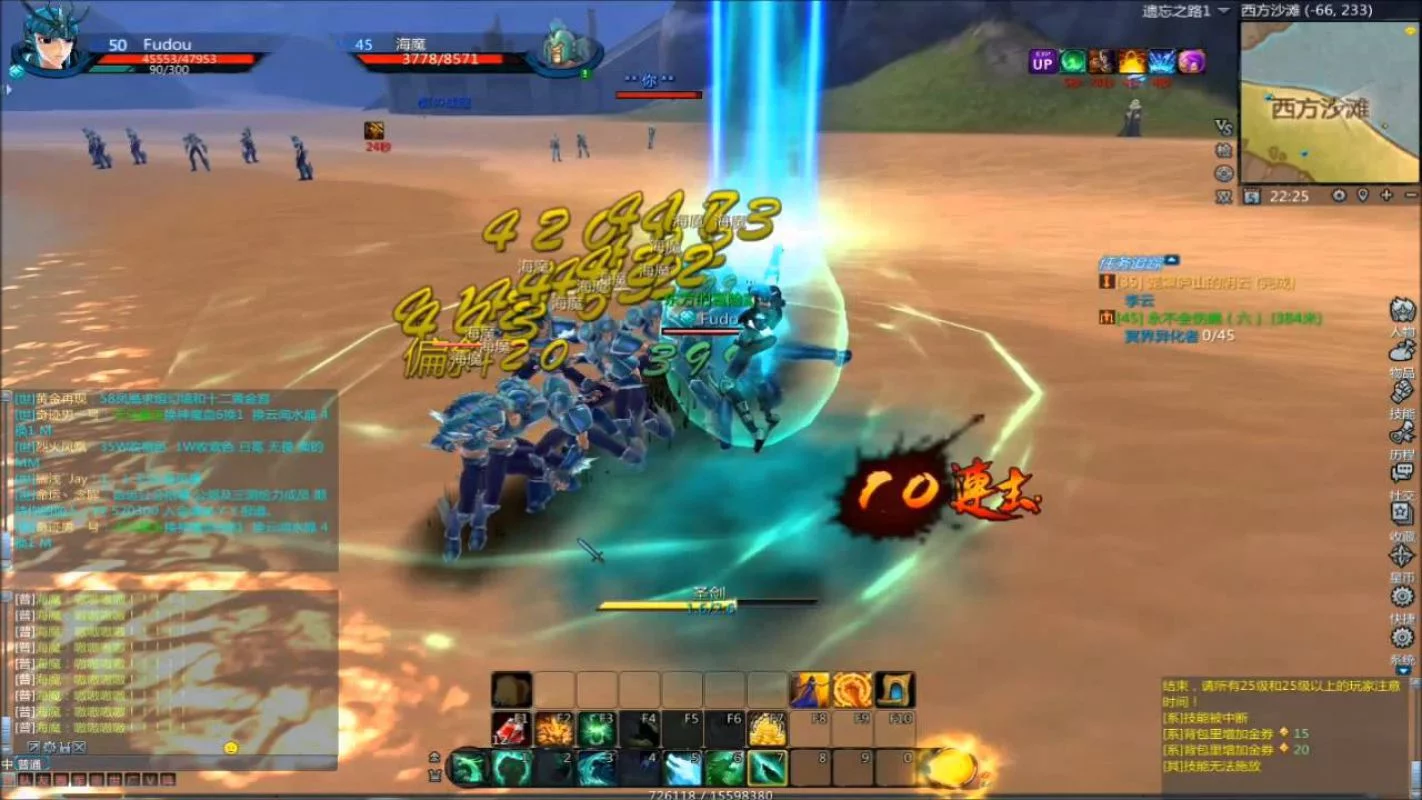
Task: Click the EXP UP buff icon
Action: pyautogui.click(x=1043, y=62)
